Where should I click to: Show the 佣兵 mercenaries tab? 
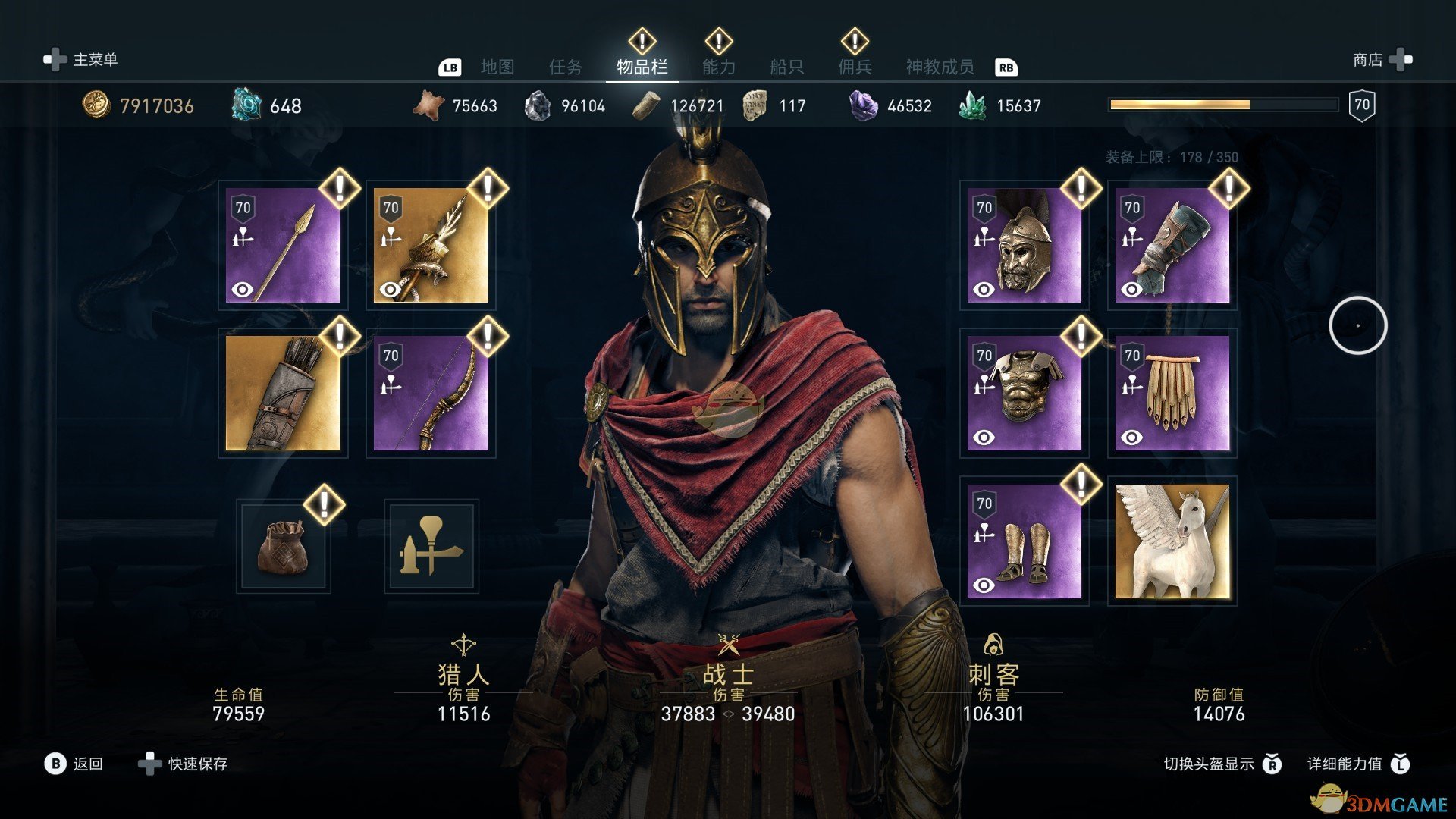click(x=855, y=67)
